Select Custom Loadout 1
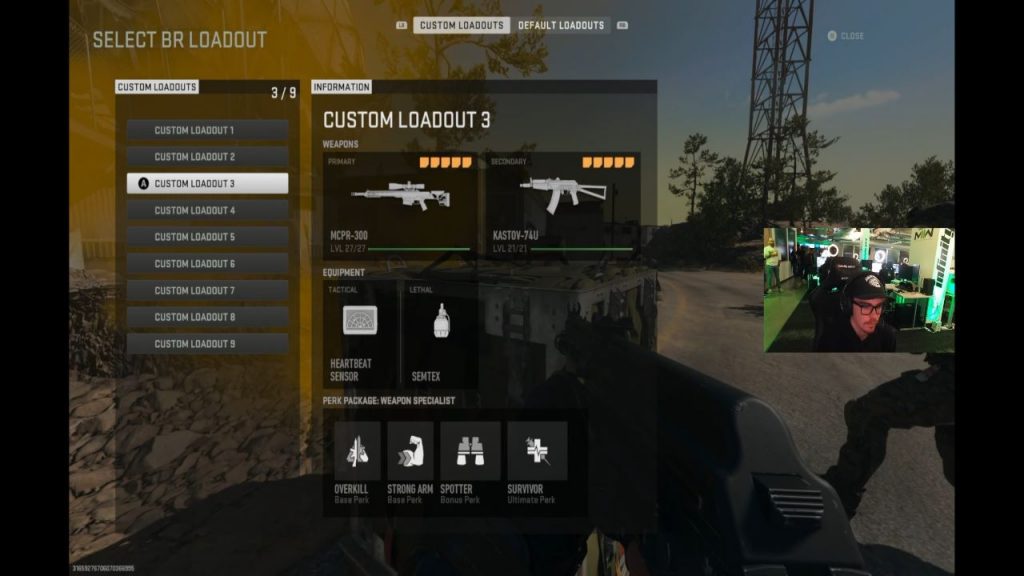Image resolution: width=1024 pixels, height=576 pixels. [x=207, y=130]
